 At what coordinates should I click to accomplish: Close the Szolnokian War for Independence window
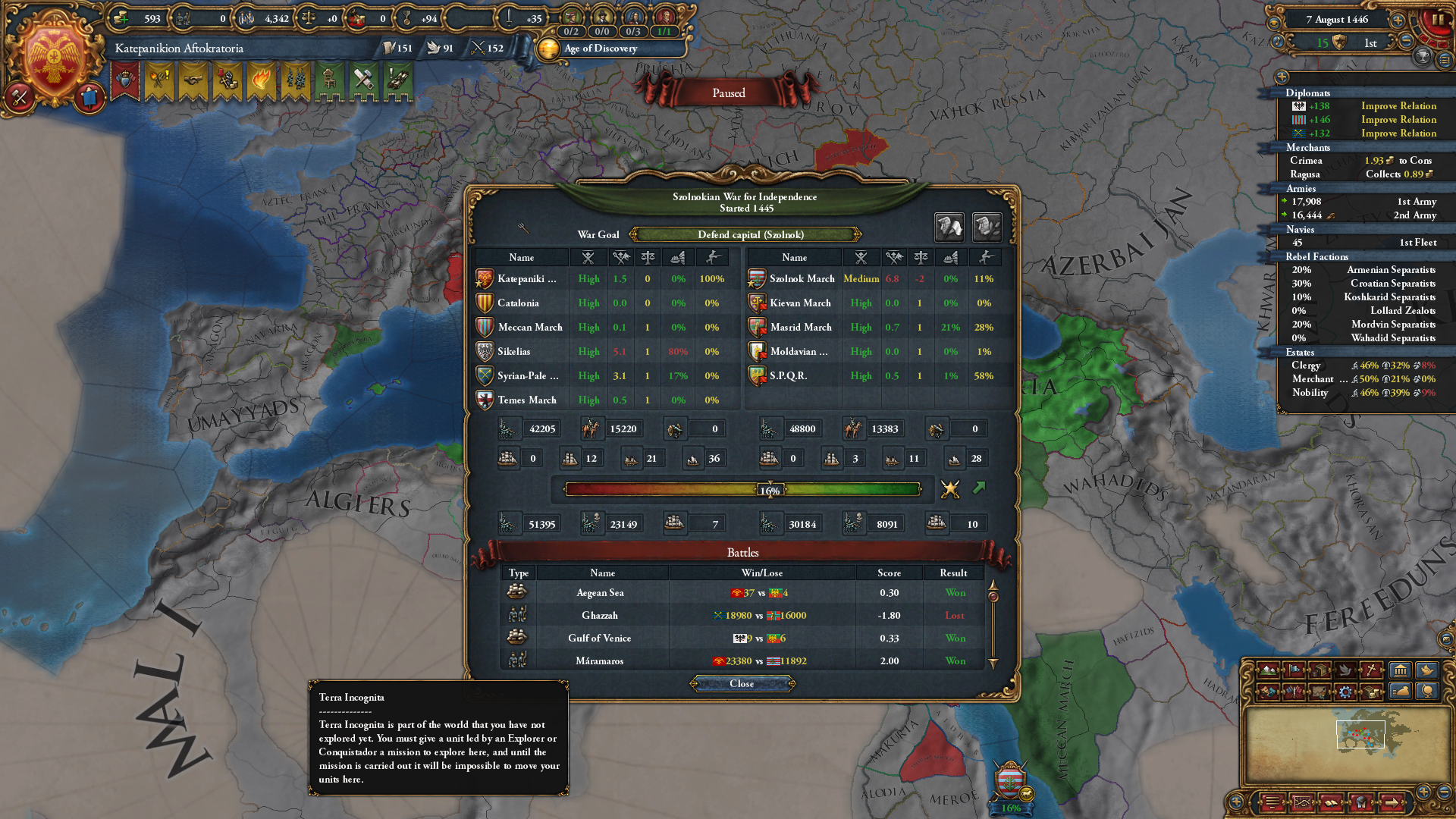tap(742, 683)
